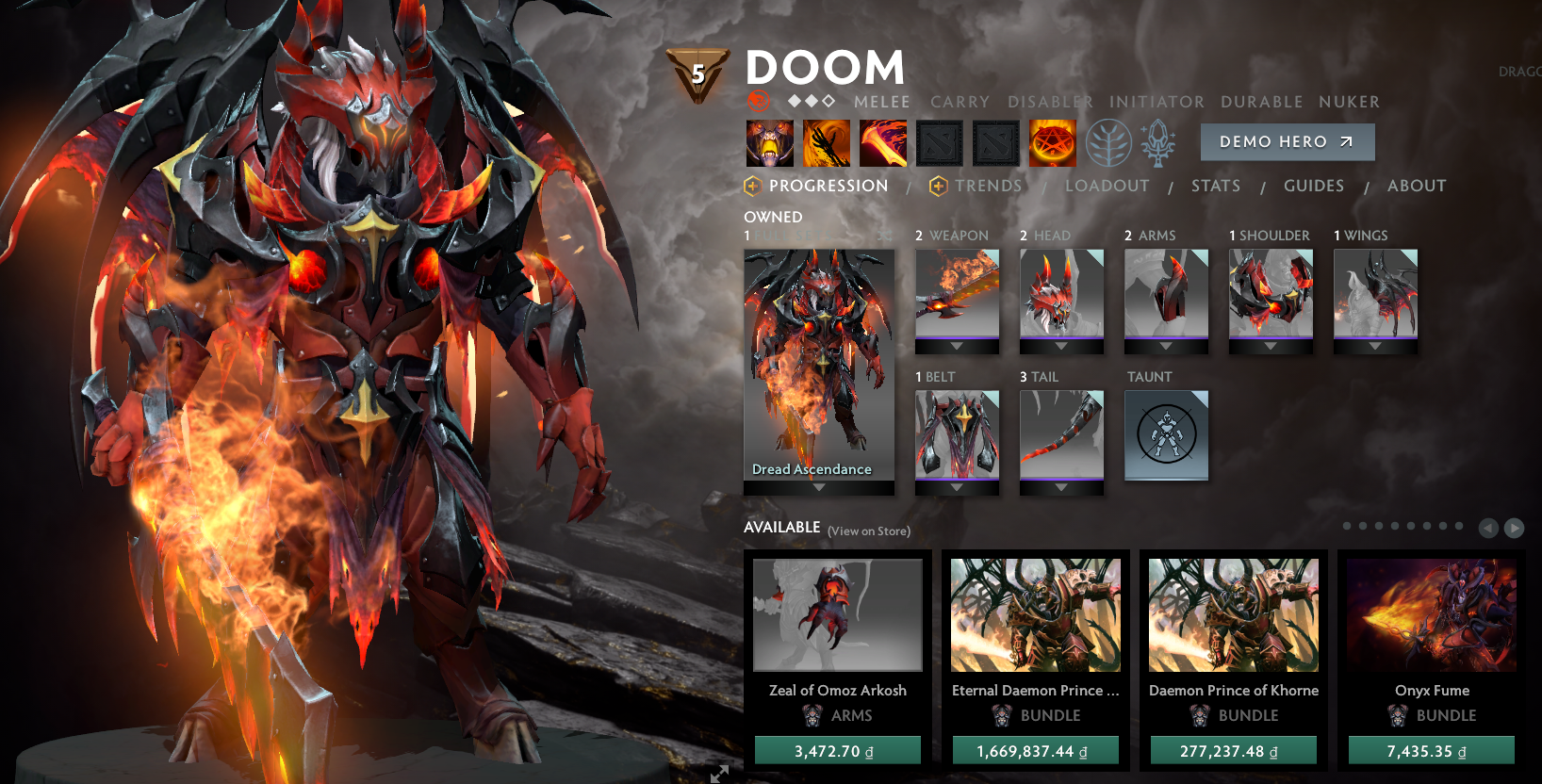Click the Onyx Fume bundle thumbnail
Viewport: 1542px width, 784px height.
click(x=1432, y=617)
